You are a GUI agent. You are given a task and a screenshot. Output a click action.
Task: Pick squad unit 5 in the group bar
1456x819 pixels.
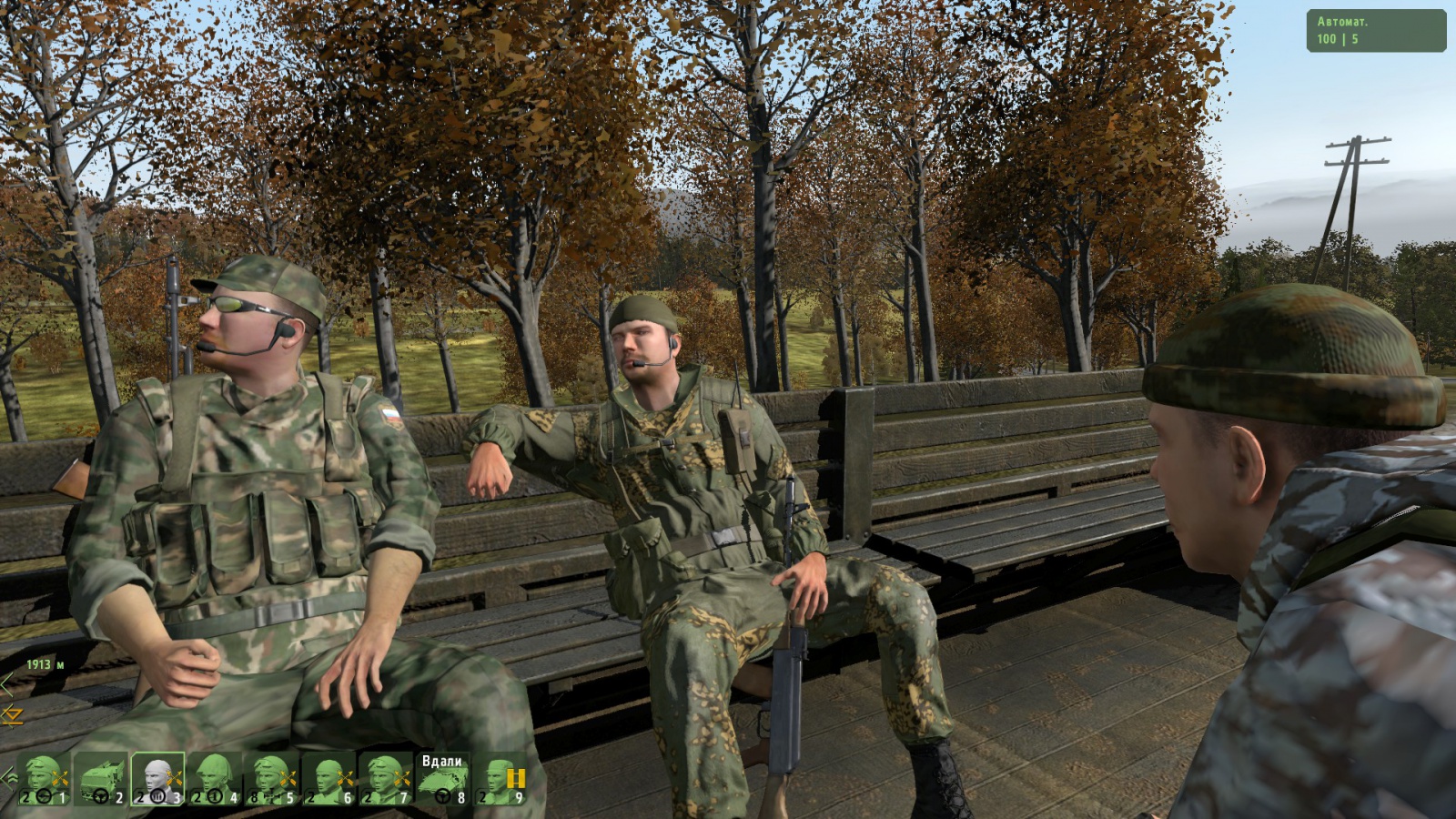click(x=271, y=780)
